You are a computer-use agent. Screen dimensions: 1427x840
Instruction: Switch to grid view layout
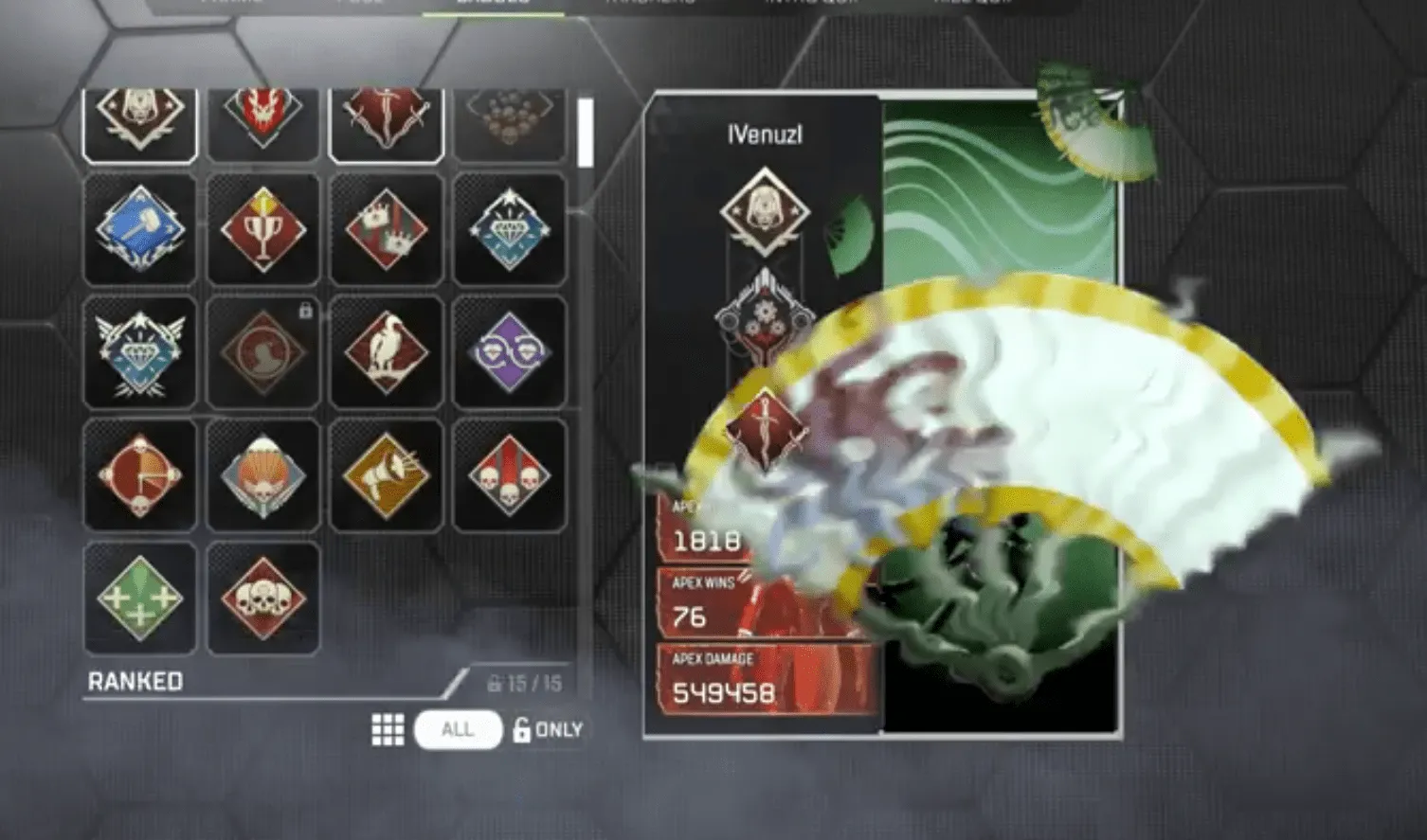coord(387,729)
